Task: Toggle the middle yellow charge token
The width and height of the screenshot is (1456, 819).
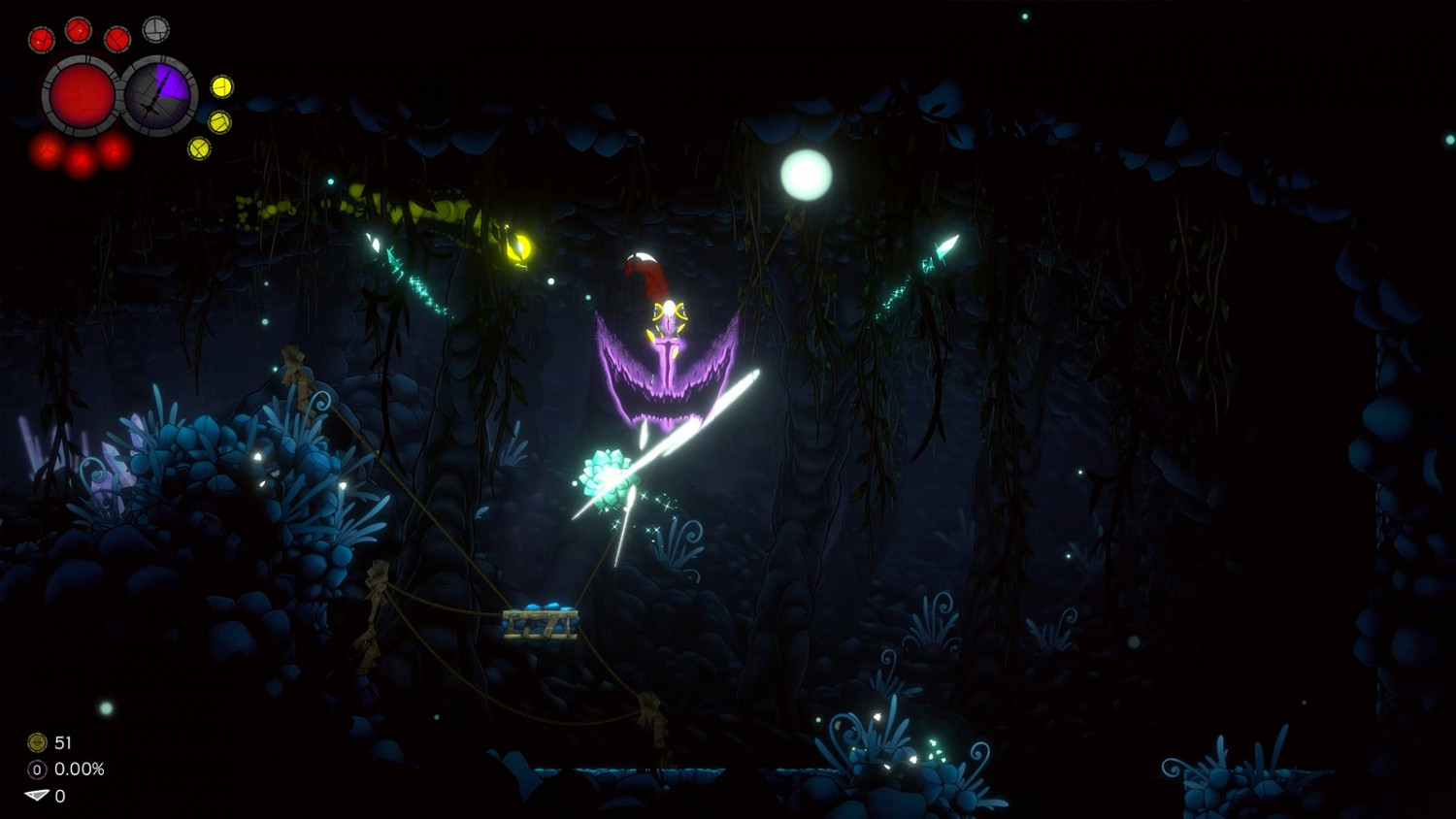Action: tap(218, 122)
